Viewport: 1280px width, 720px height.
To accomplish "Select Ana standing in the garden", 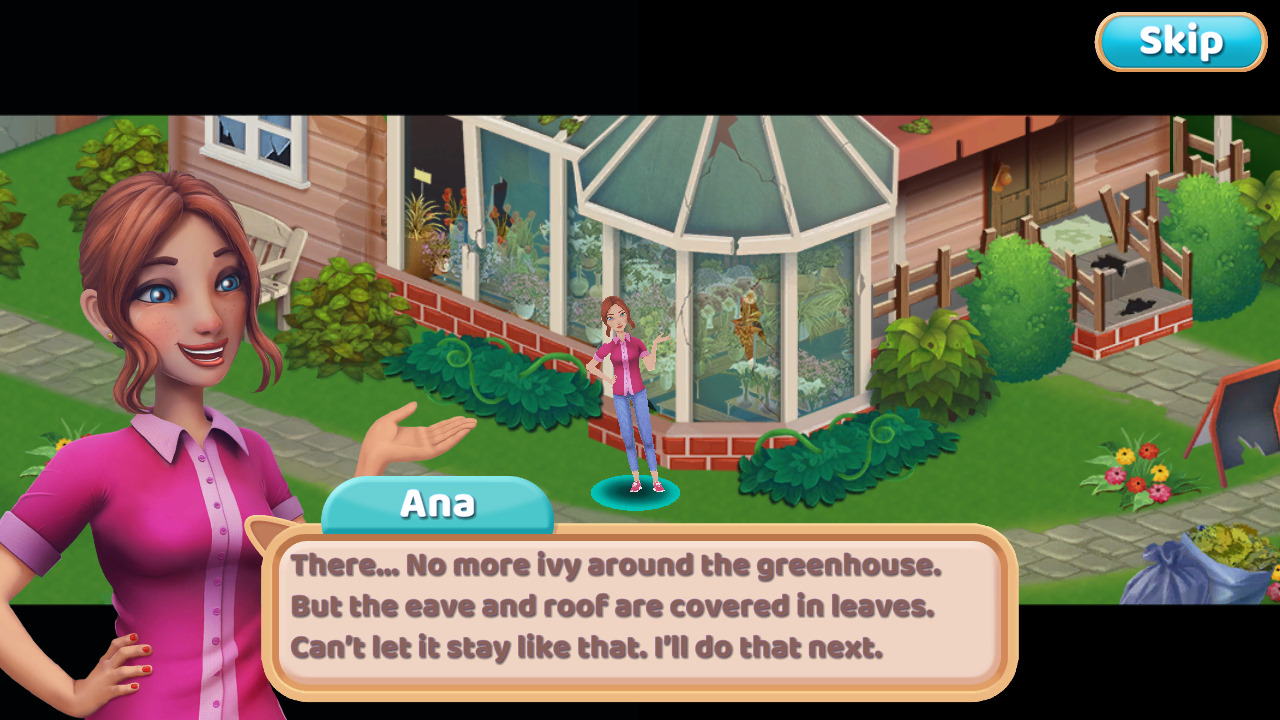I will click(624, 390).
